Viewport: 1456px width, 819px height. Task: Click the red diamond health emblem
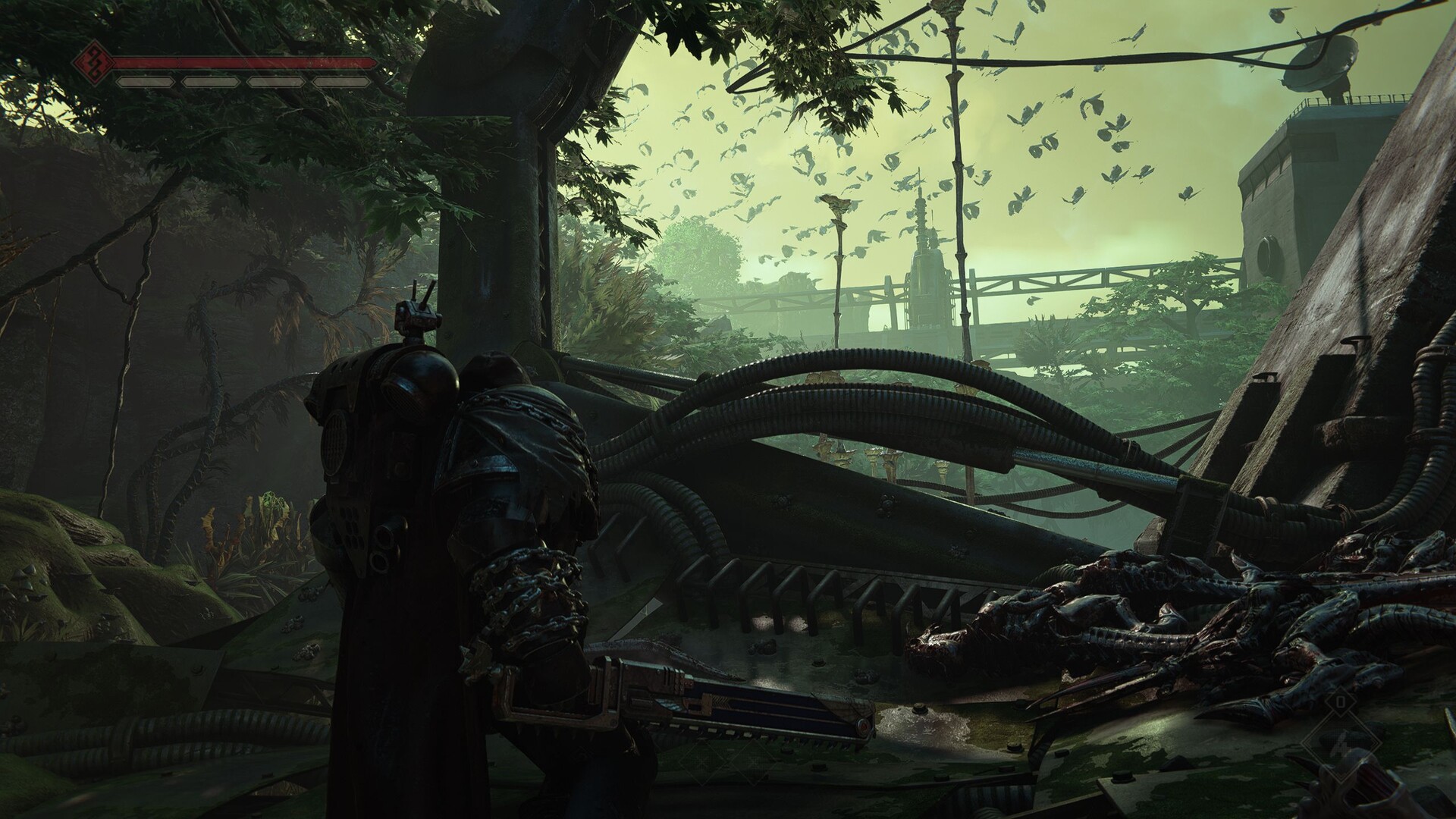[95, 63]
